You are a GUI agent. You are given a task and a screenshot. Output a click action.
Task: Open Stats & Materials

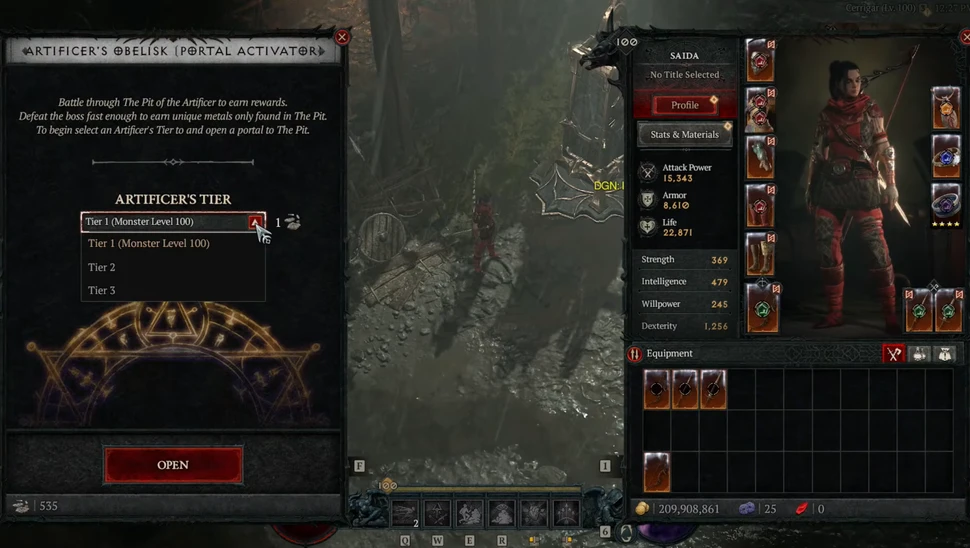[685, 135]
